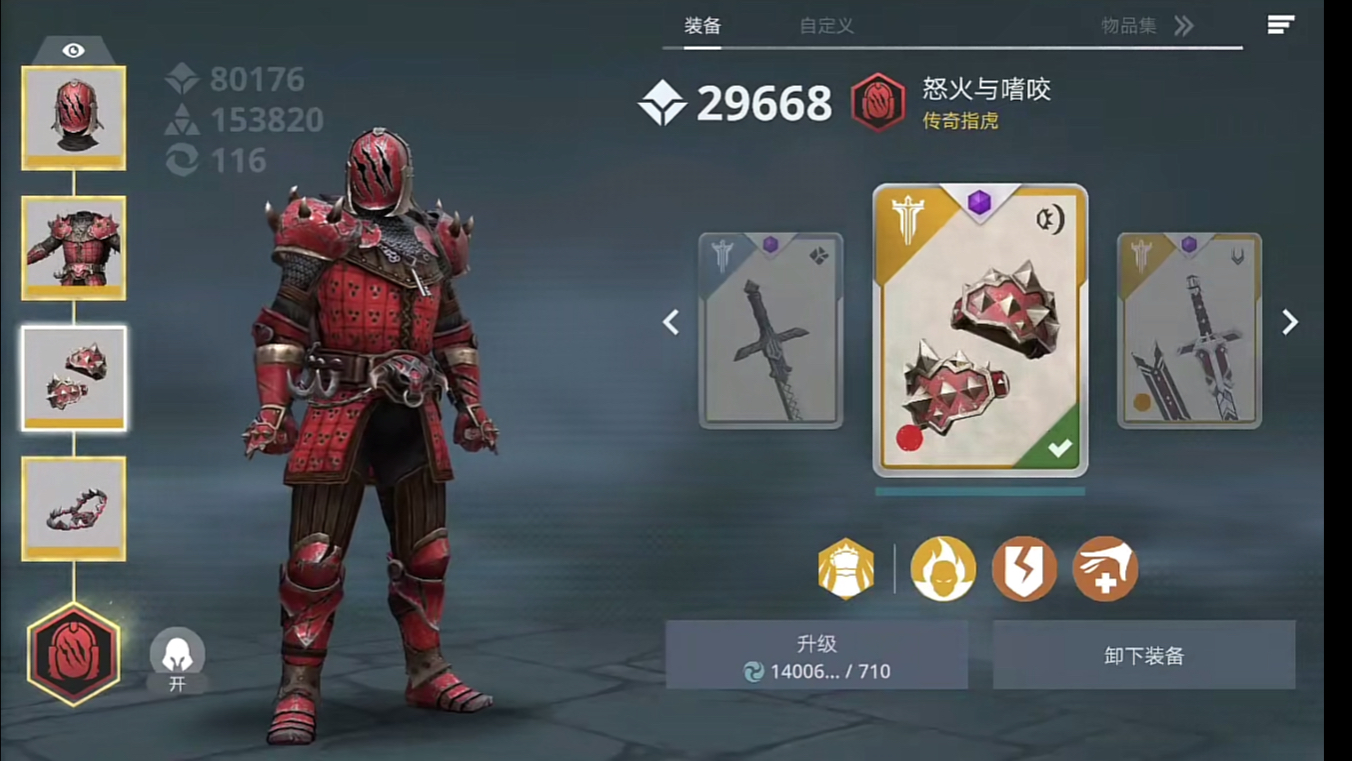View the lightning shield perk icon
This screenshot has width=1352, height=761.
(1024, 569)
